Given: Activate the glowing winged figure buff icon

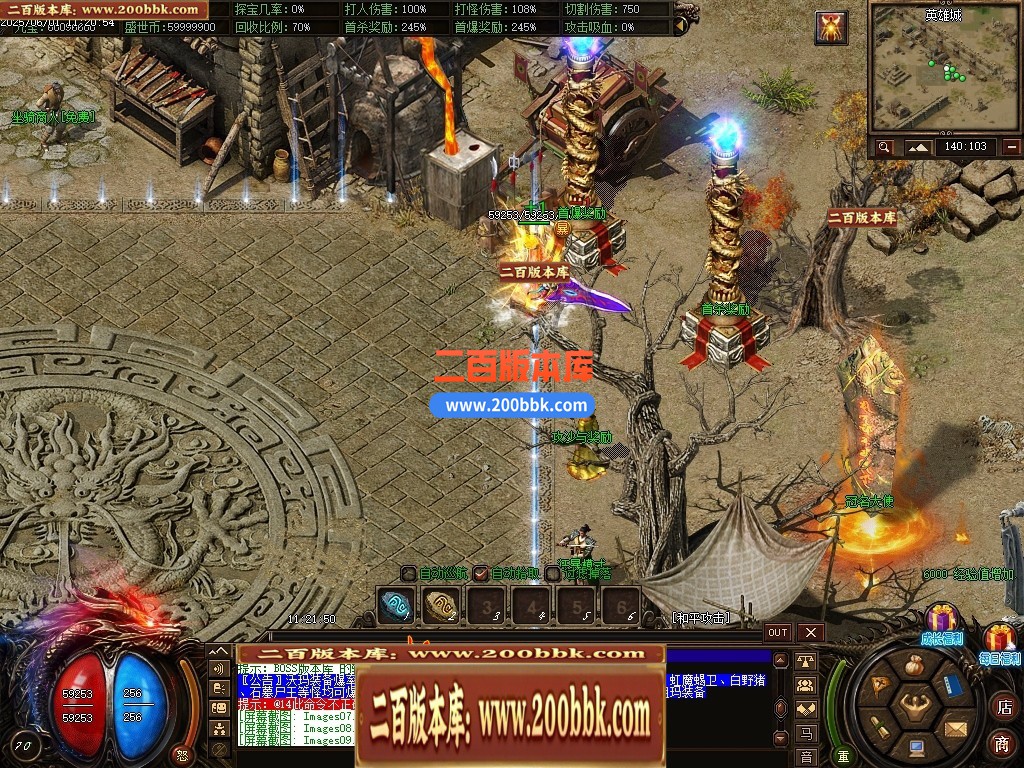Looking at the screenshot, I should point(831,27).
